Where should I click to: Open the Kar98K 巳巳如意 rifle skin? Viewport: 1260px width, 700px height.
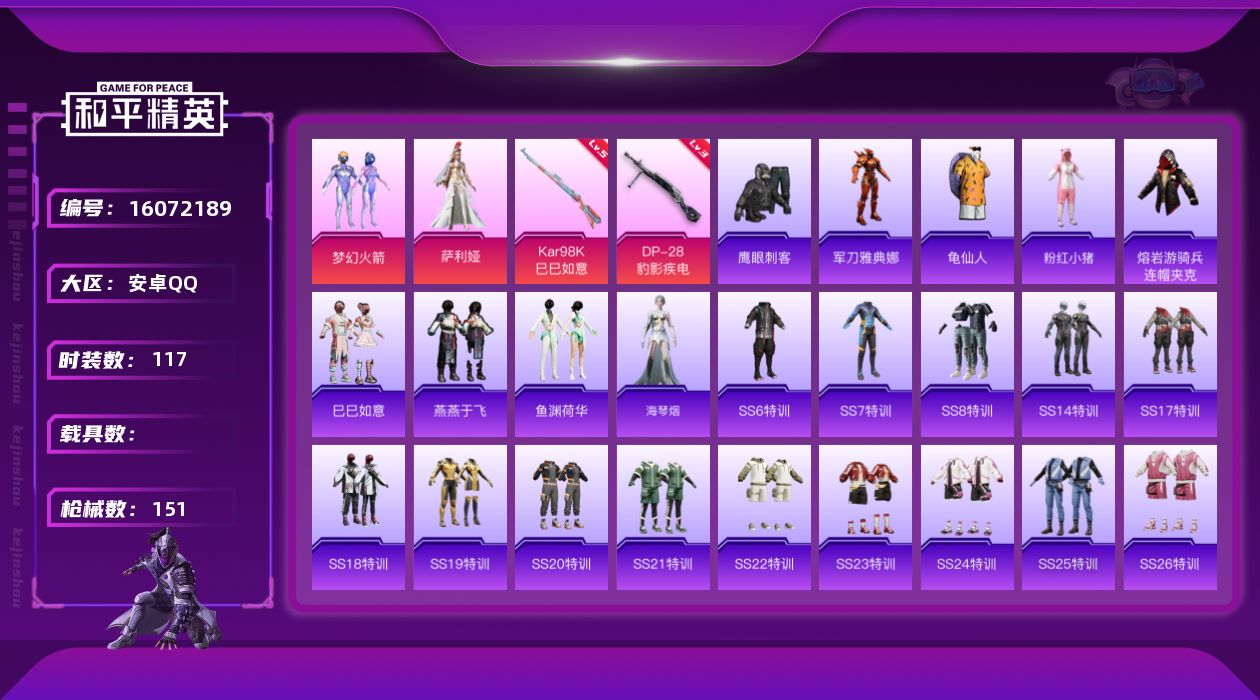pos(561,211)
